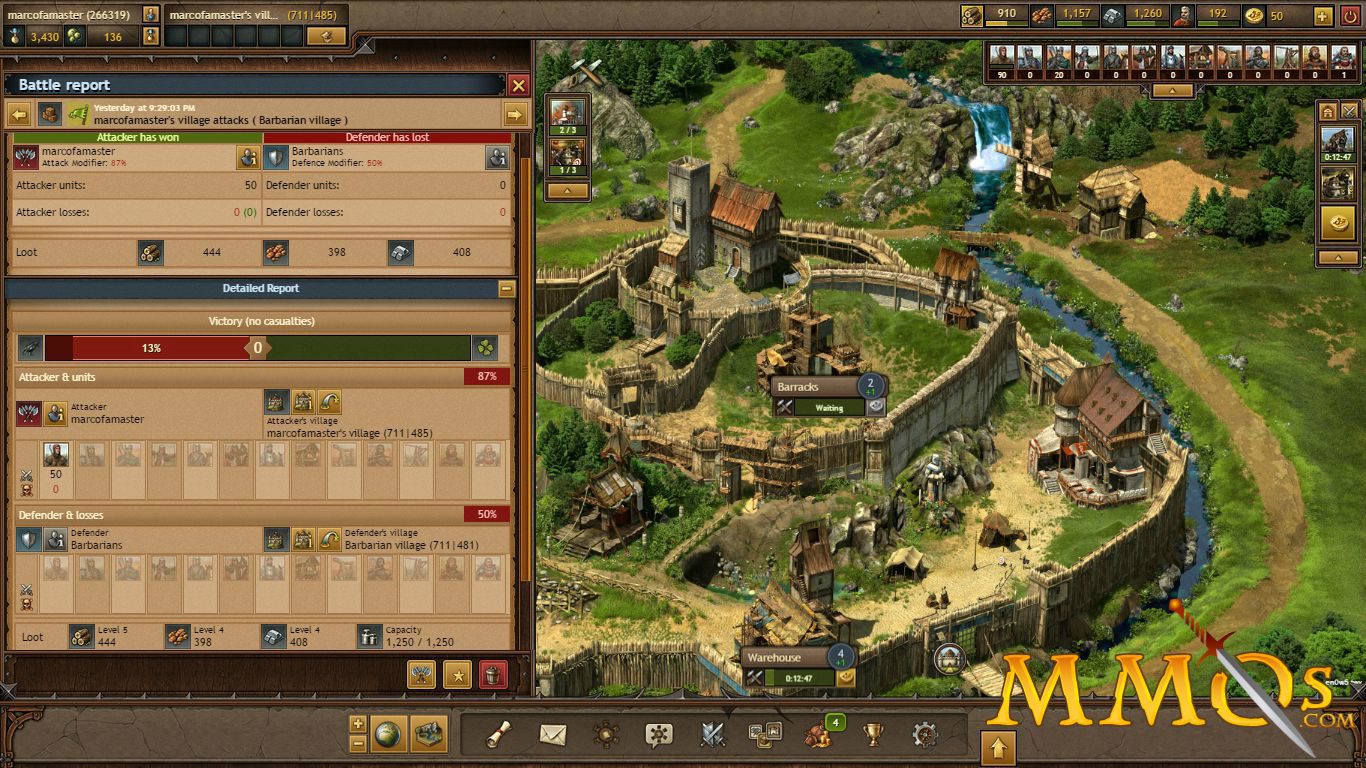Image resolution: width=1366 pixels, height=768 pixels.
Task: Select the crossed-swords tab on the right sidebar
Action: pyautogui.click(x=1350, y=112)
